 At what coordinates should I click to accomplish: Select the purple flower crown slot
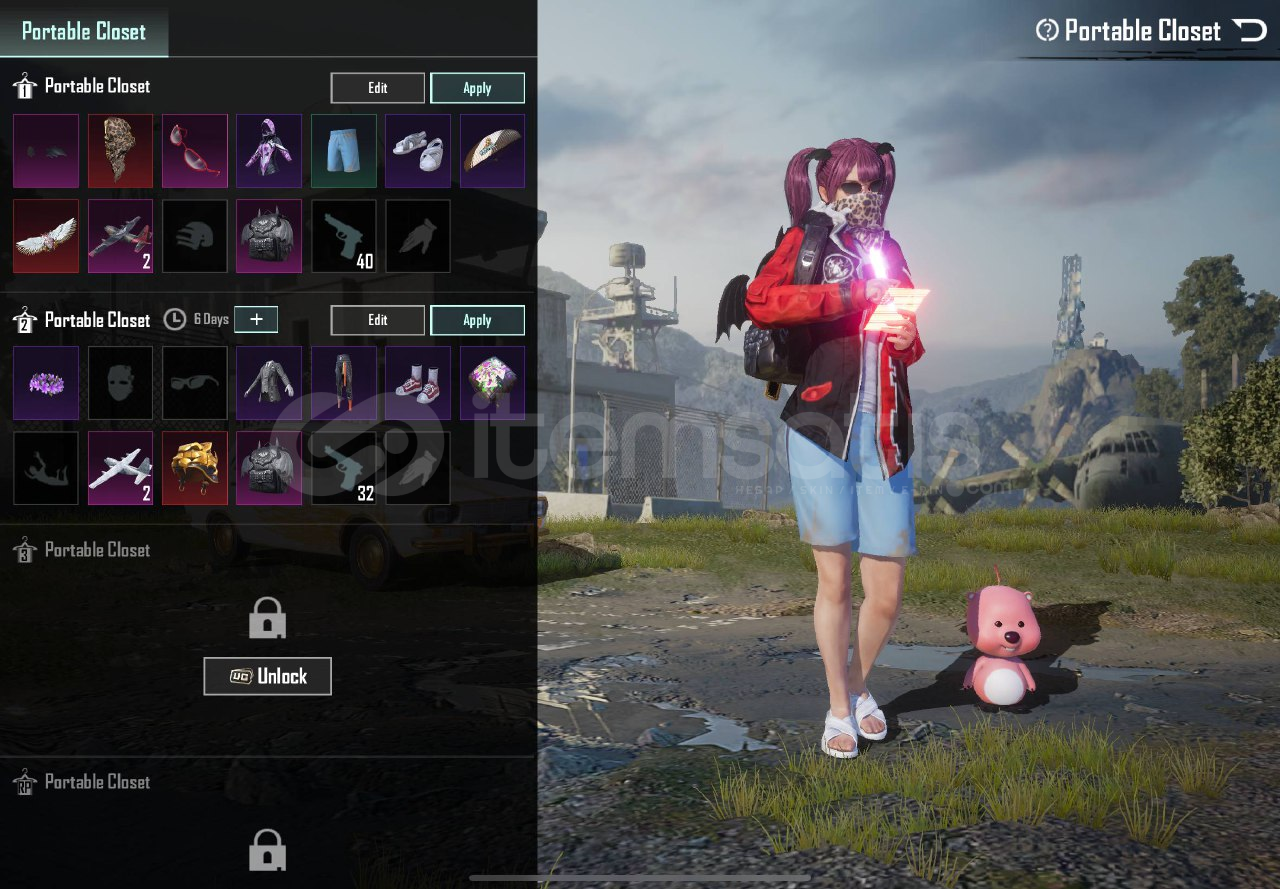[x=46, y=383]
